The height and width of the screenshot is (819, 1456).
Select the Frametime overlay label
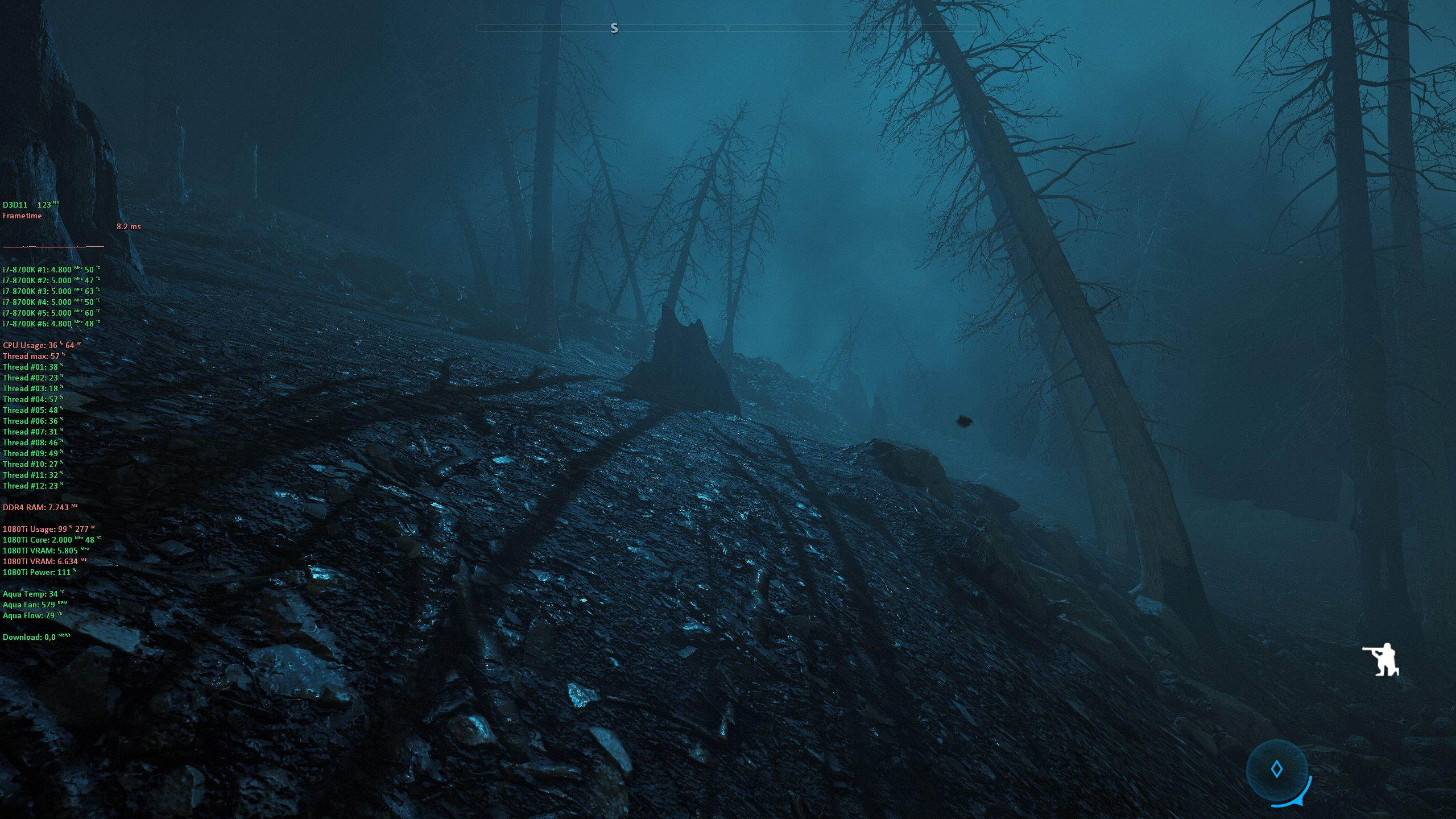21,216
